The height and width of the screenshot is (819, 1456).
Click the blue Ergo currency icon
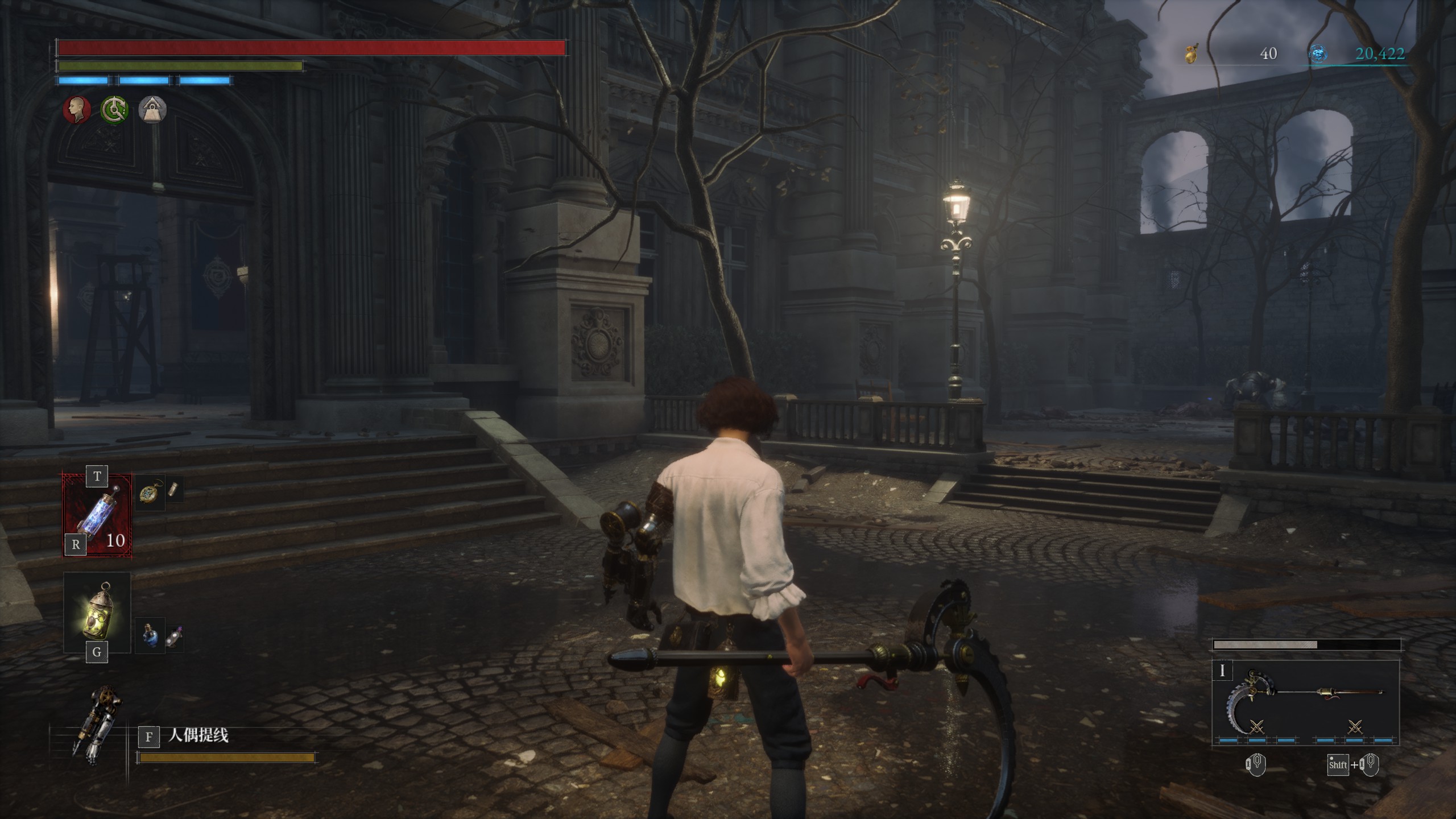coord(1318,54)
